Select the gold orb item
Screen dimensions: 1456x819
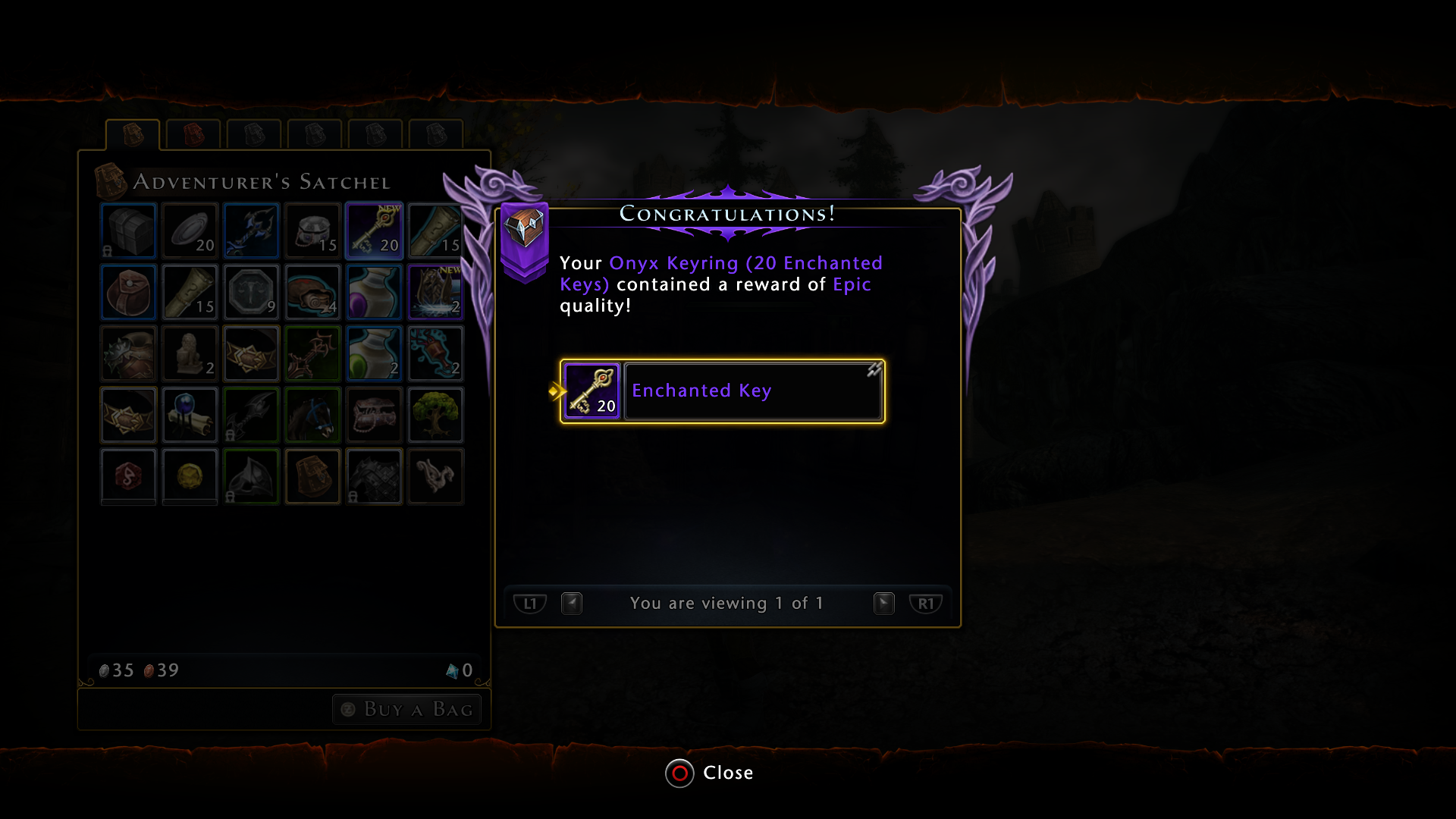click(x=190, y=476)
